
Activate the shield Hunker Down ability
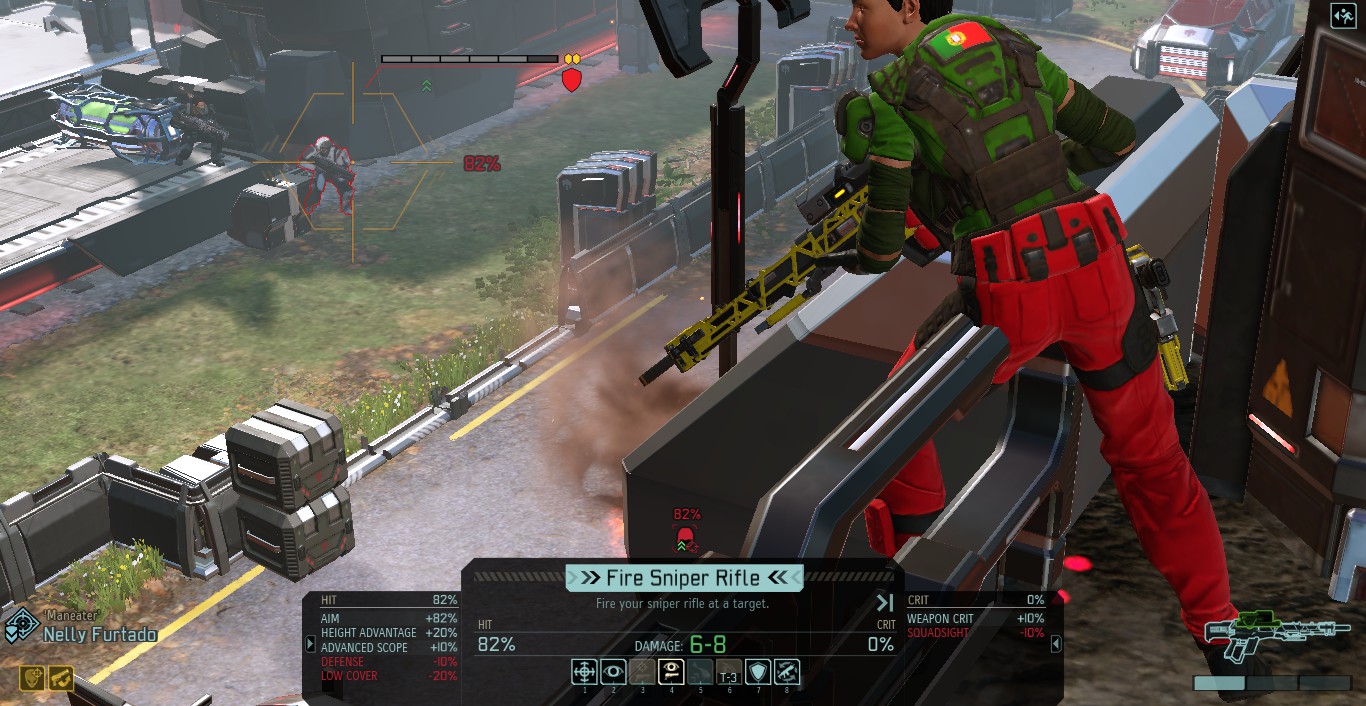(759, 671)
